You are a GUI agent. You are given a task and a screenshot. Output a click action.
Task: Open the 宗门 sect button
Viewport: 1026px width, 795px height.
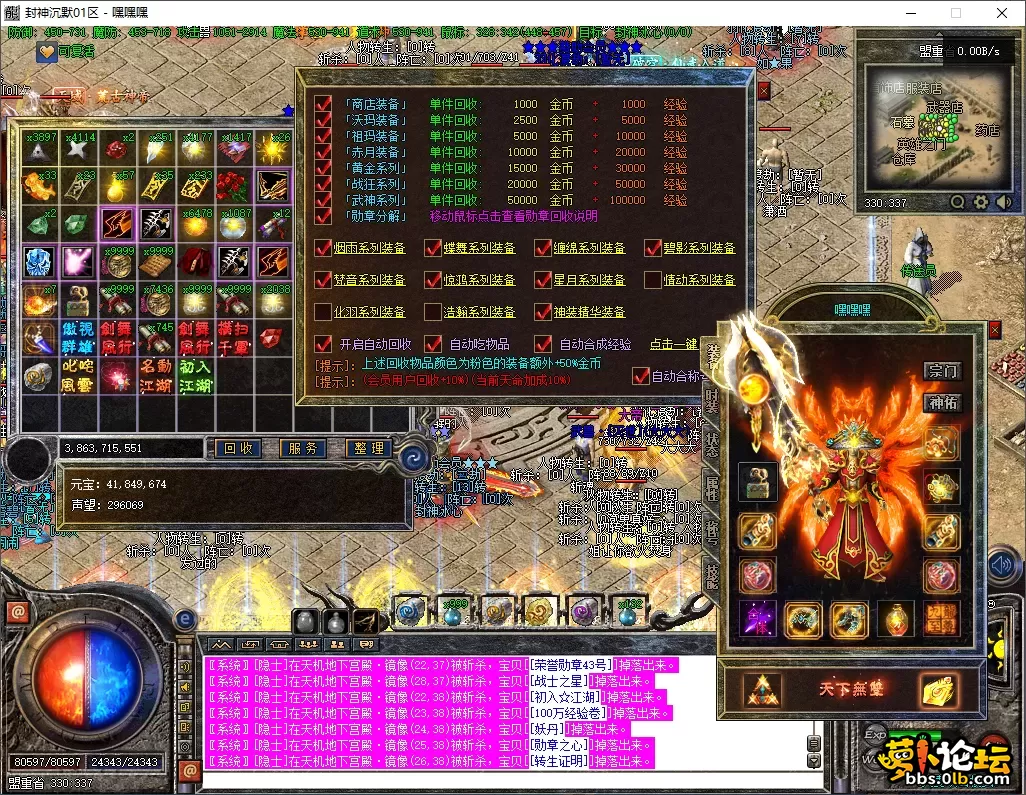pyautogui.click(x=942, y=371)
